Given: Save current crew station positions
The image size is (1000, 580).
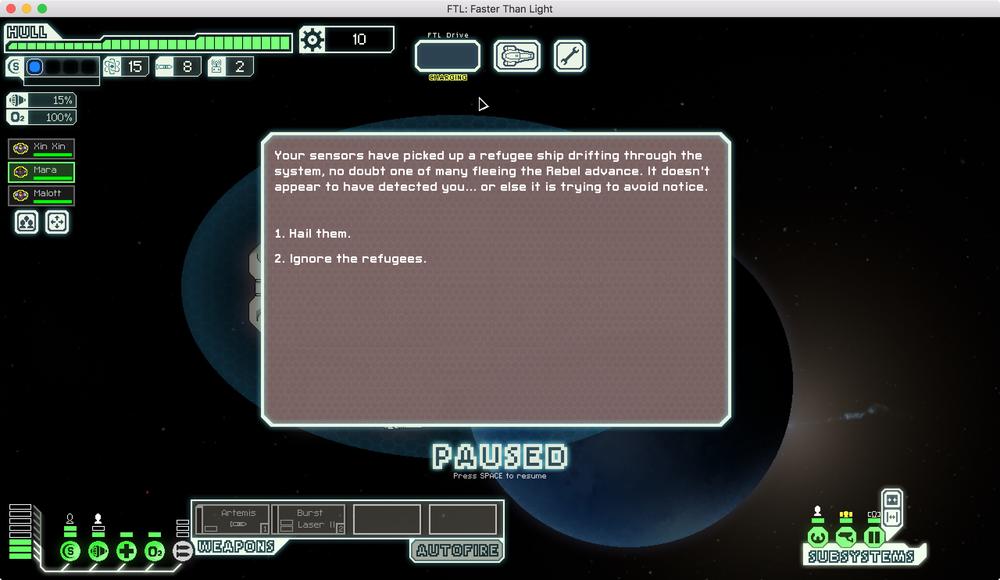Looking at the screenshot, I should (27, 222).
